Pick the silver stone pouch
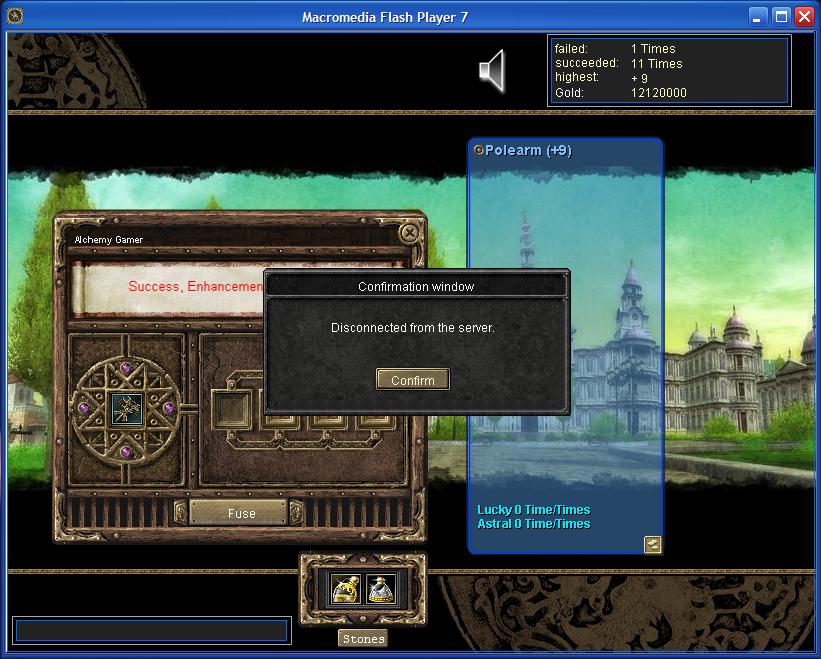This screenshot has width=821, height=659. click(x=381, y=589)
